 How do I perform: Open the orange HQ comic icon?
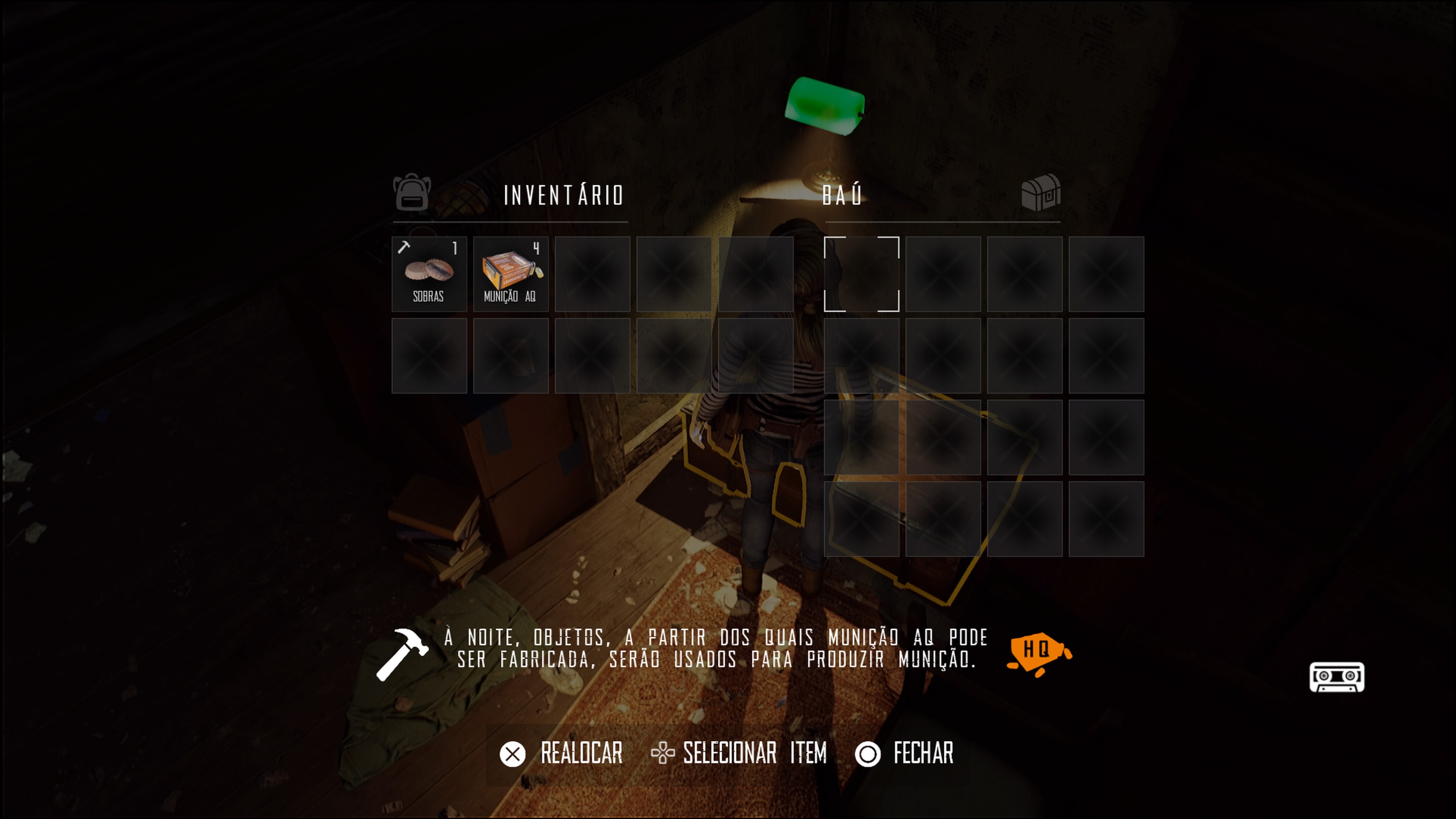click(x=1037, y=651)
